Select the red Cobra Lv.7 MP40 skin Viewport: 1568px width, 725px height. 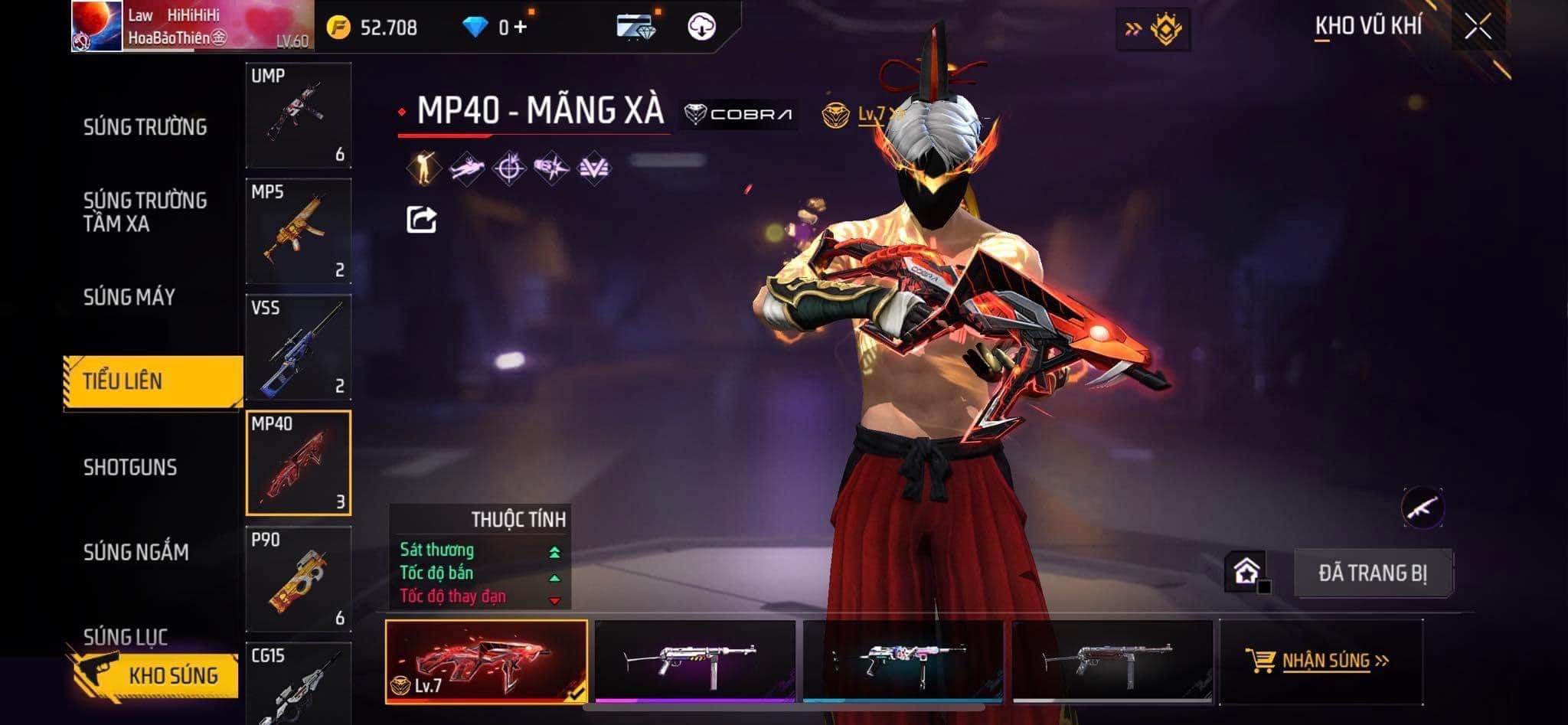point(486,661)
